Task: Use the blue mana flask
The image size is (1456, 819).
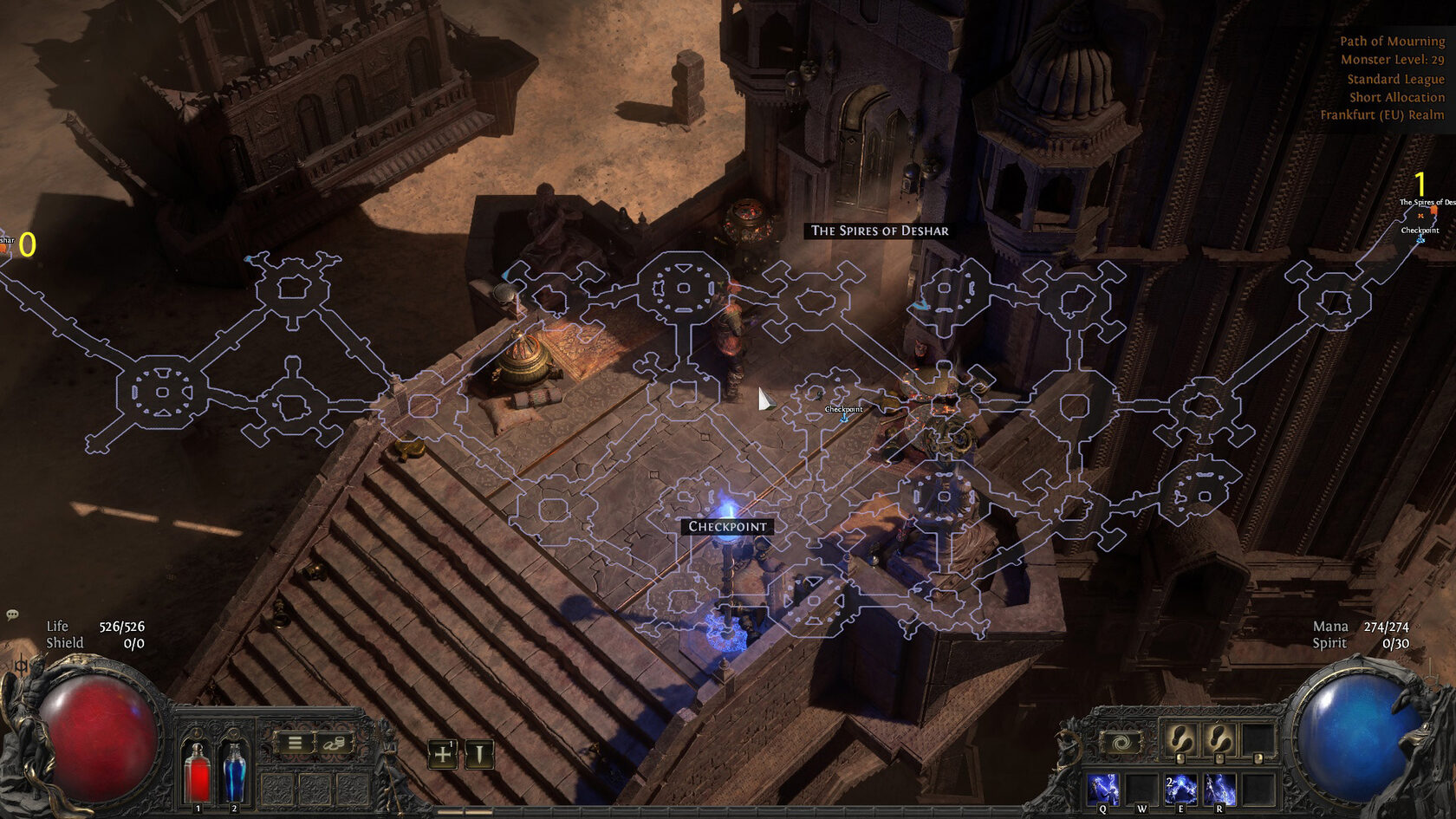Action: 234,773
